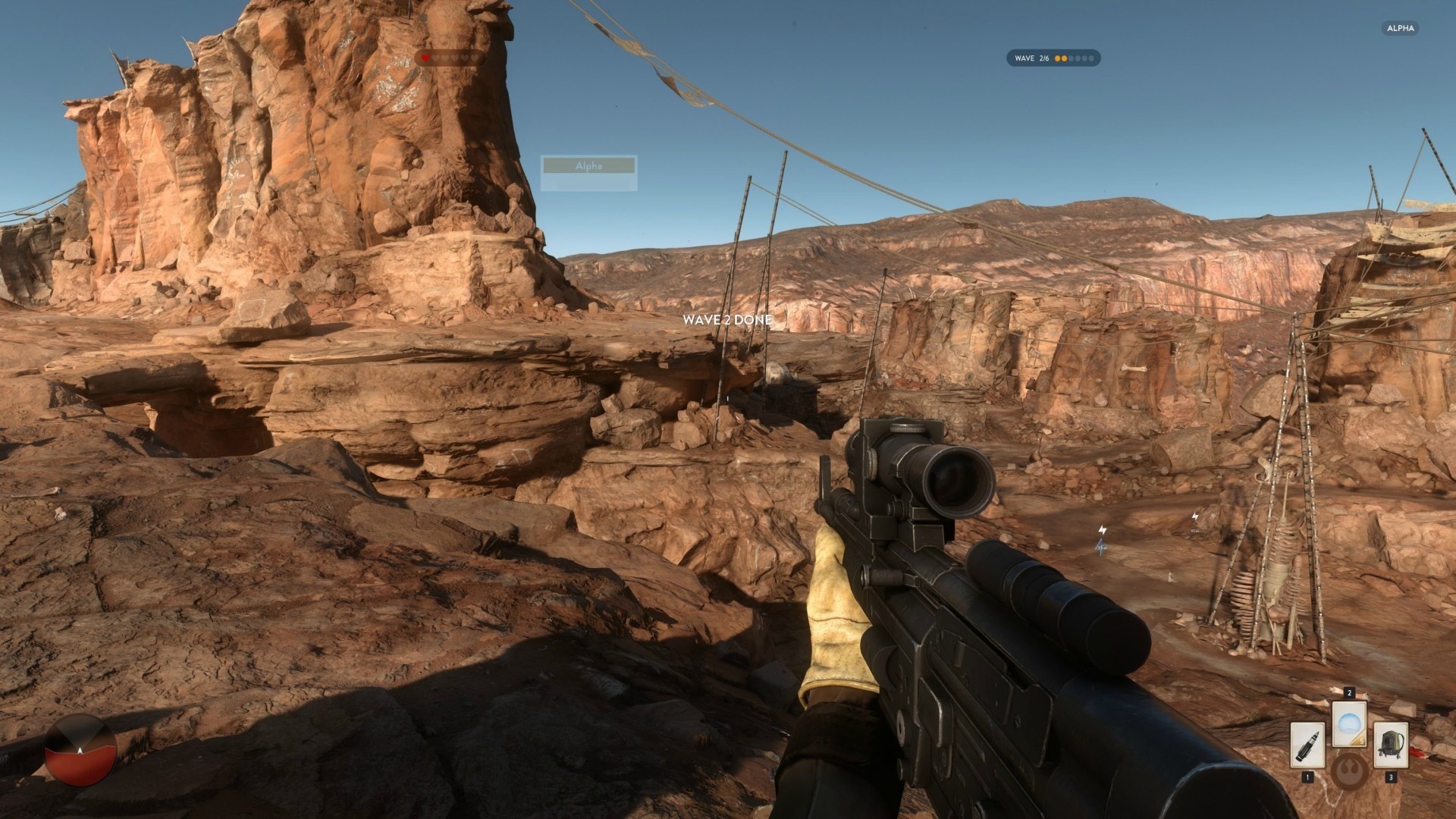Expand the Alpha objective info box
Screen dimensions: 1456x819
click(x=588, y=174)
